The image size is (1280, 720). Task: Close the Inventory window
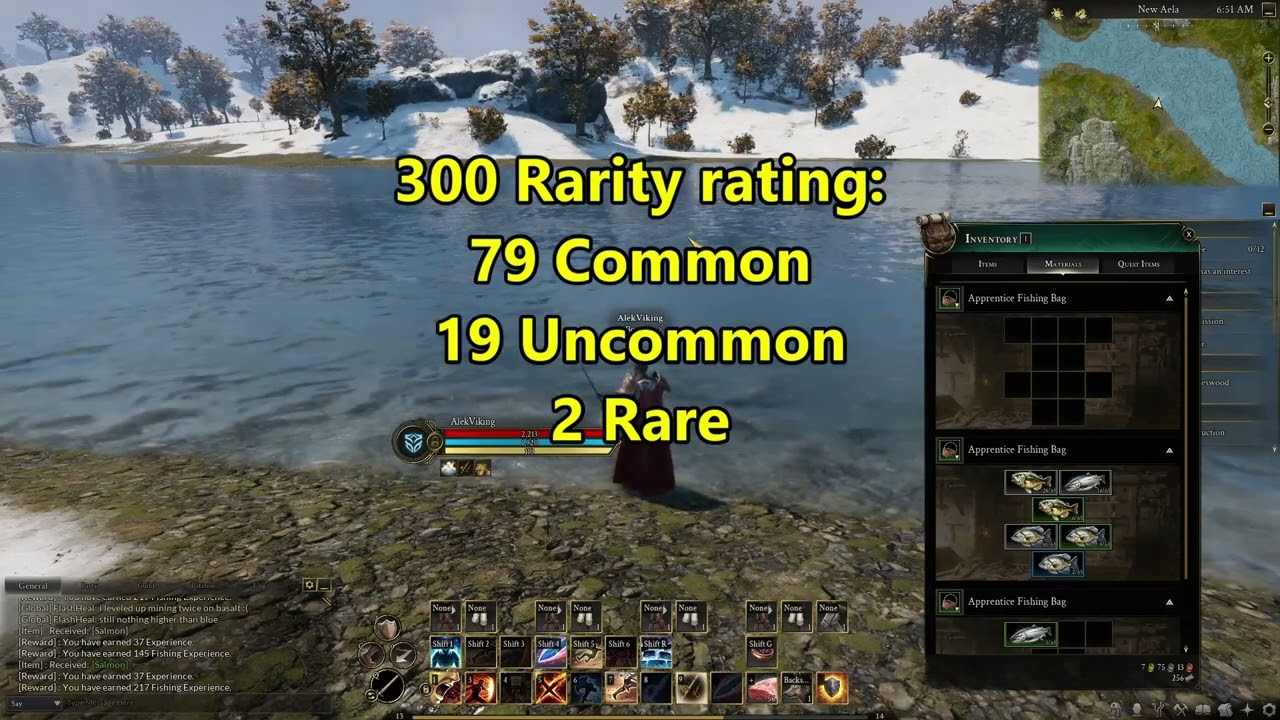click(x=1188, y=233)
